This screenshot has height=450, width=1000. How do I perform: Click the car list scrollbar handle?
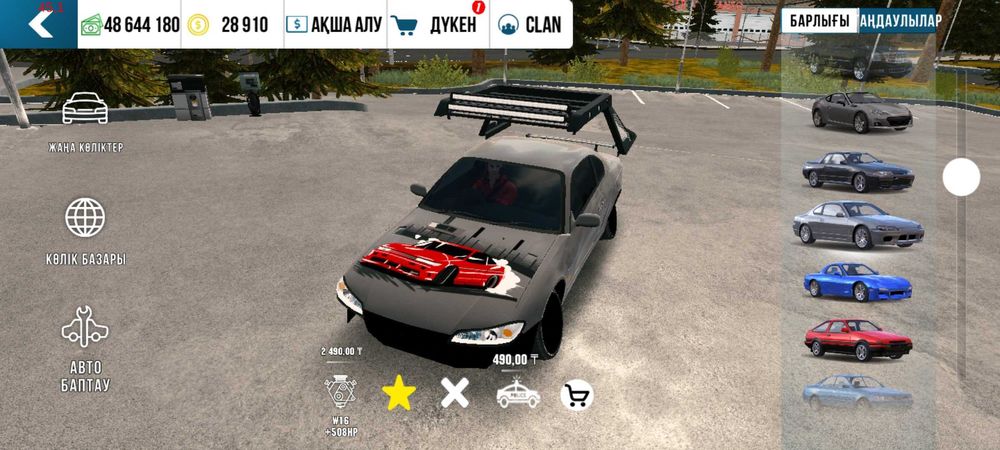[x=961, y=178]
